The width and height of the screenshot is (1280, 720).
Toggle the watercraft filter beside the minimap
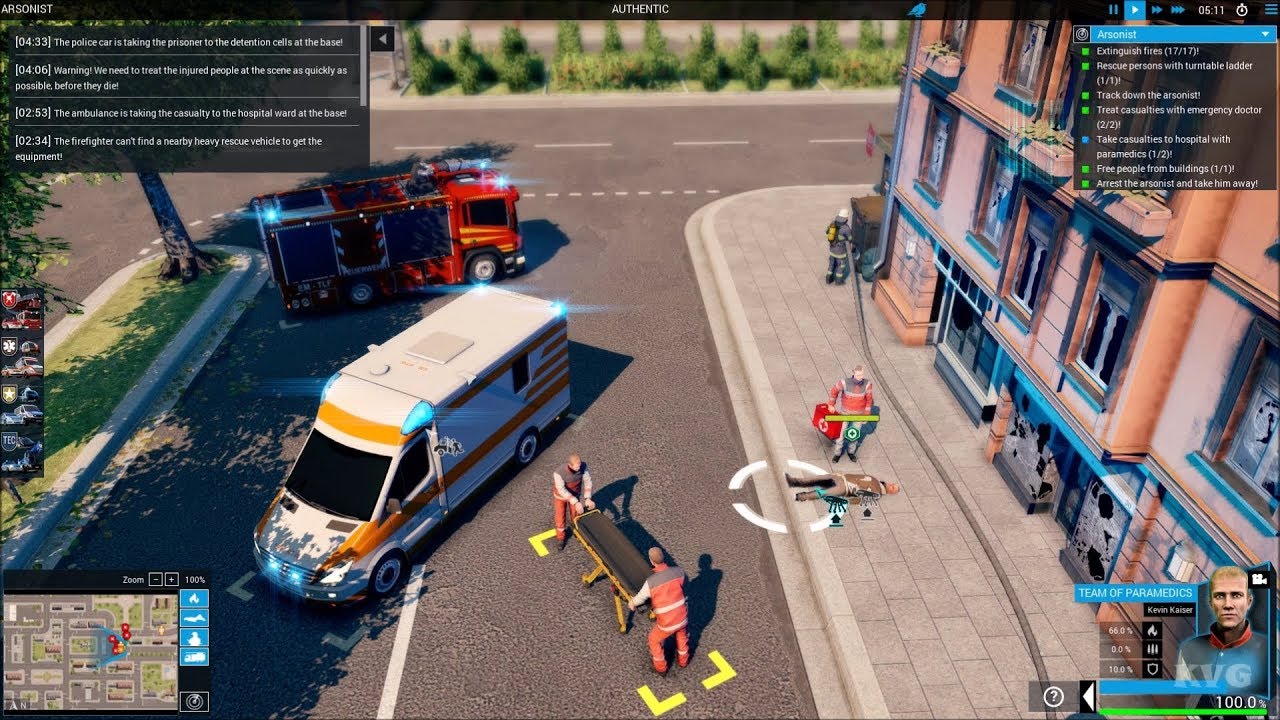click(x=194, y=617)
